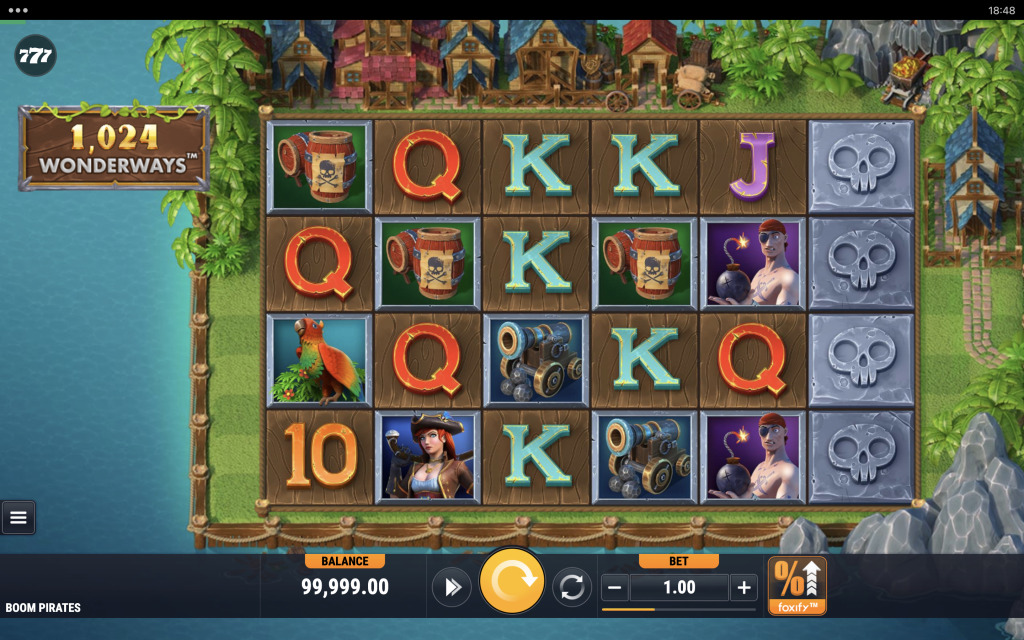Open the Foxify feature button
The width and height of the screenshot is (1024, 640).
(797, 586)
